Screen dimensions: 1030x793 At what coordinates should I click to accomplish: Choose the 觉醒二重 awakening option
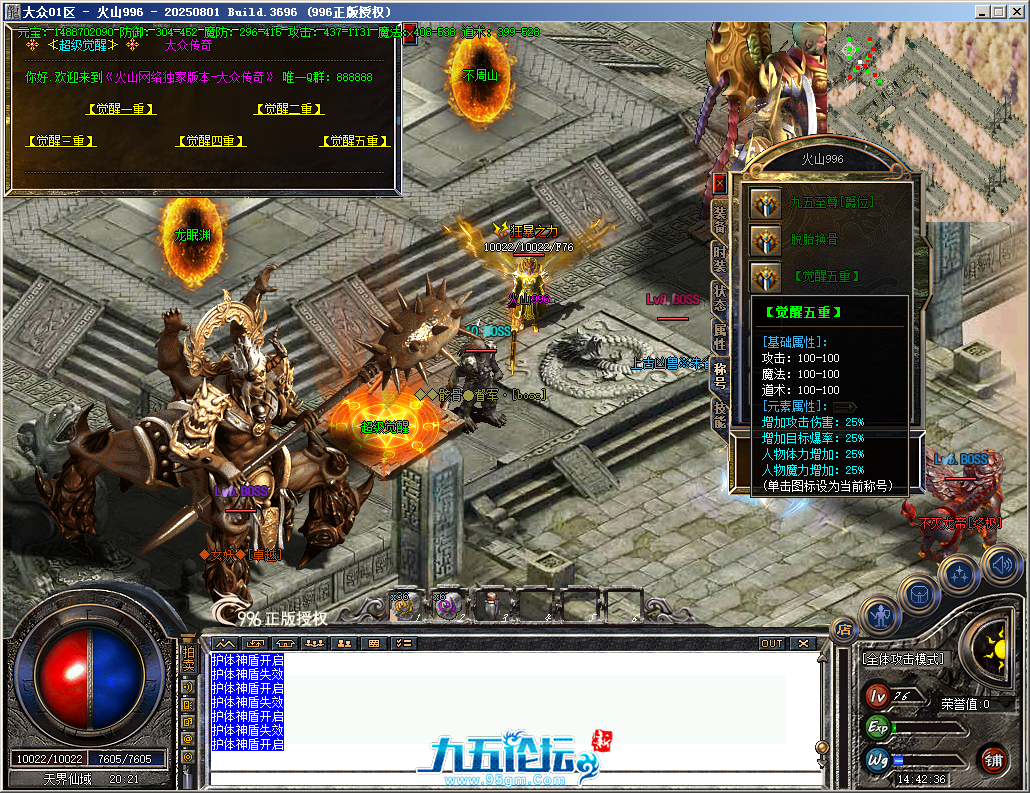click(290, 109)
